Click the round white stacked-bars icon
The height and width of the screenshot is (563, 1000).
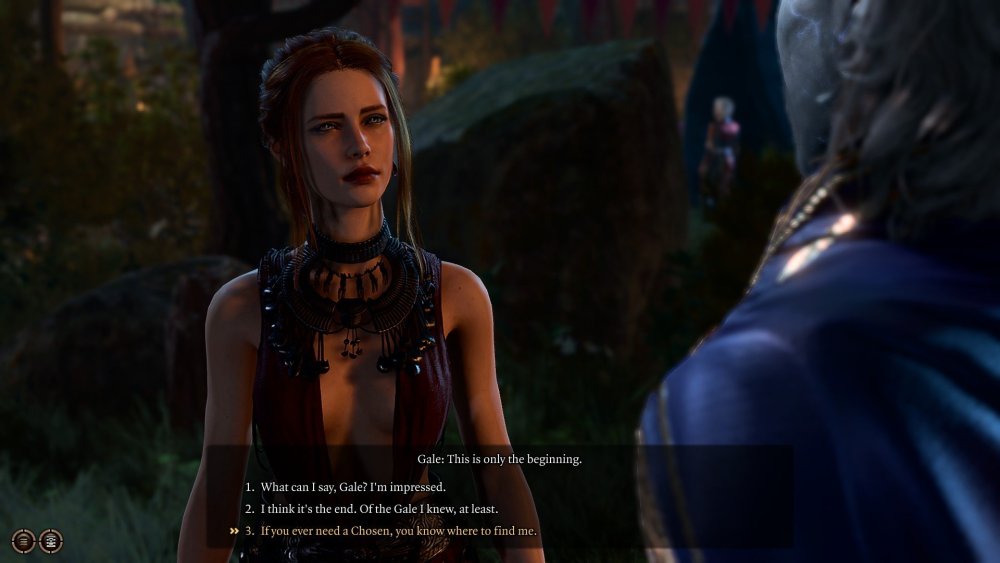coord(50,541)
